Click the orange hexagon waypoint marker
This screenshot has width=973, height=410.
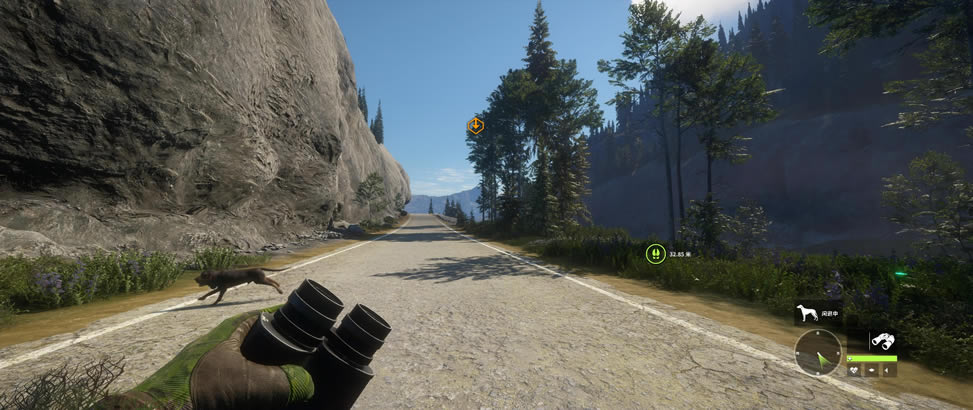[x=476, y=126]
